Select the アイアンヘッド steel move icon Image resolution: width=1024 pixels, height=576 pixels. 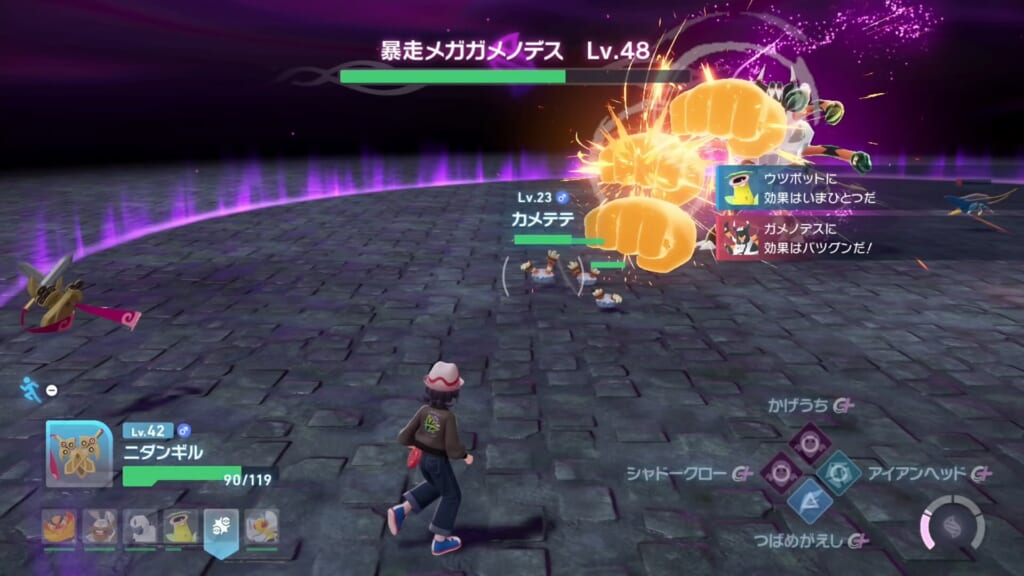click(838, 471)
